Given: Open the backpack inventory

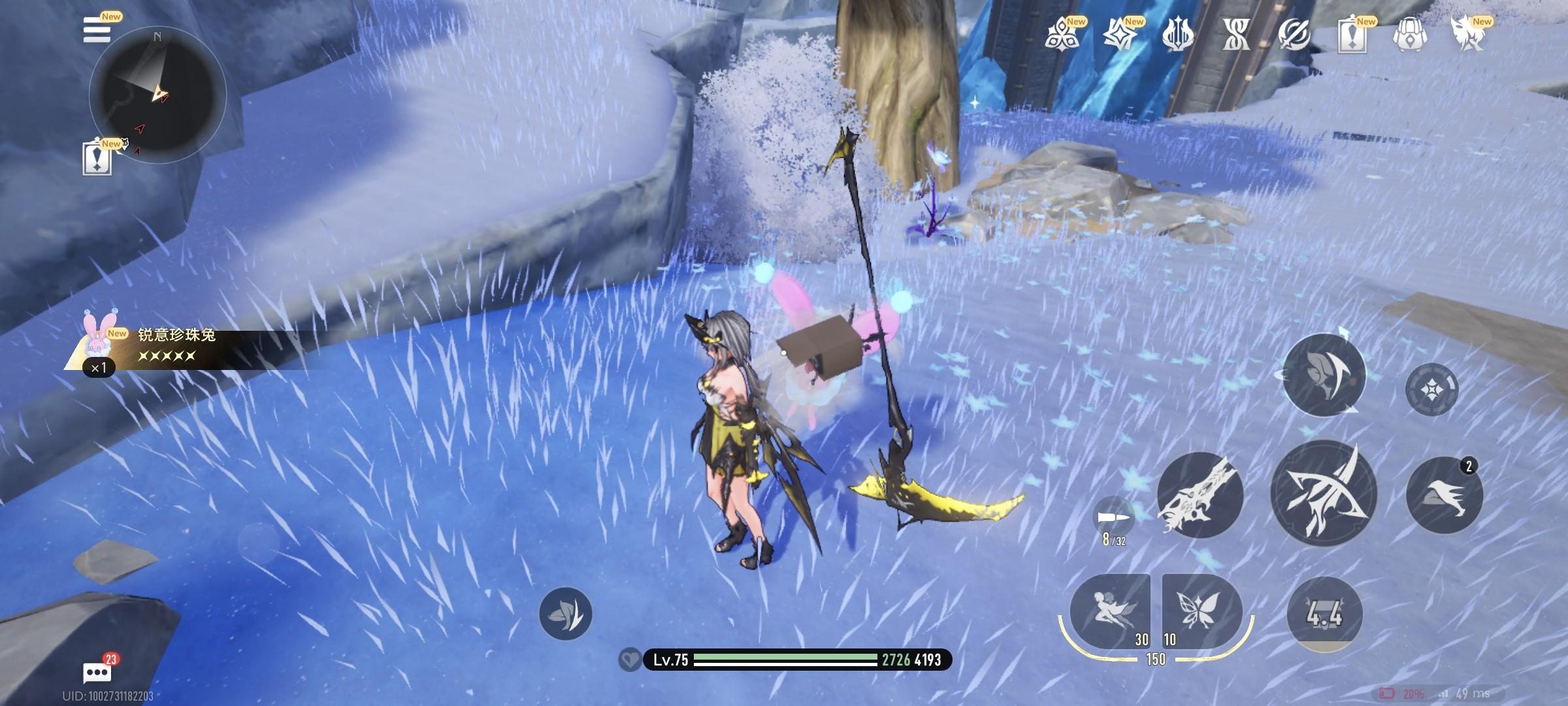Looking at the screenshot, I should pyautogui.click(x=1409, y=34).
